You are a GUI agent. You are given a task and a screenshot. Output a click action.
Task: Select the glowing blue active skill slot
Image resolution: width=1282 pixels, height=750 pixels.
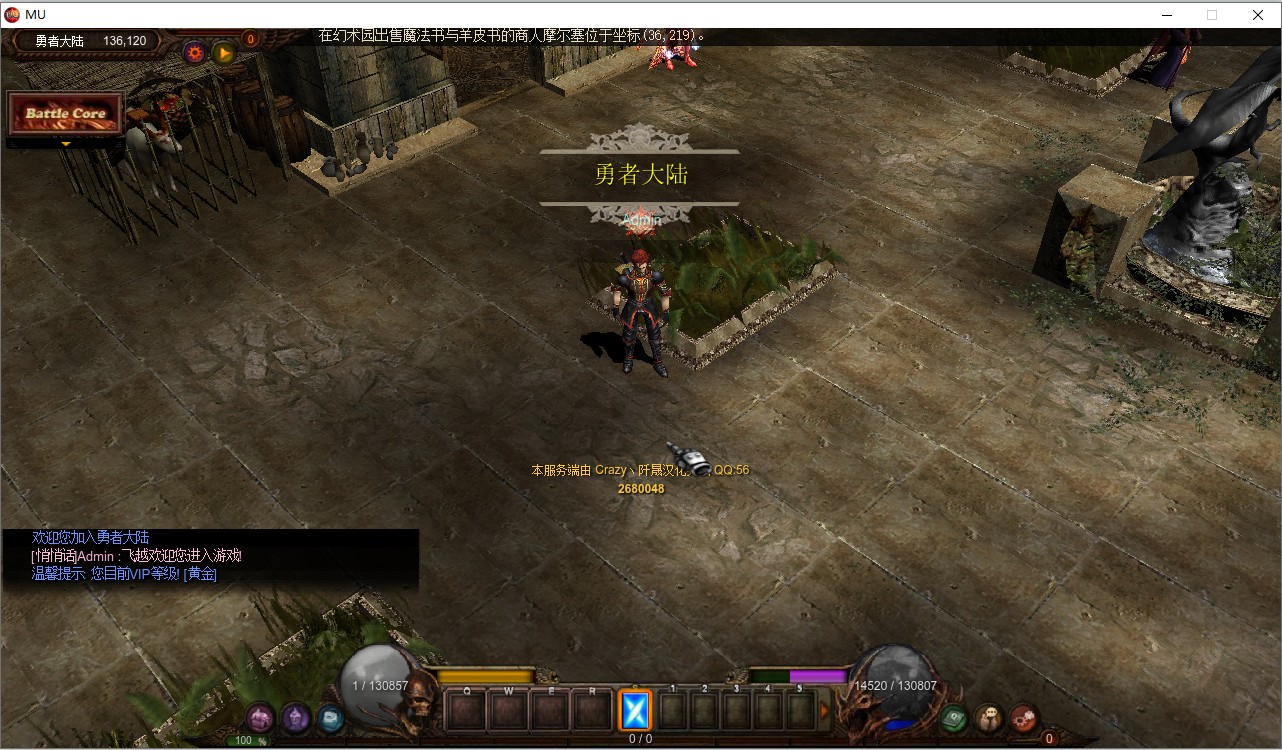pos(635,710)
